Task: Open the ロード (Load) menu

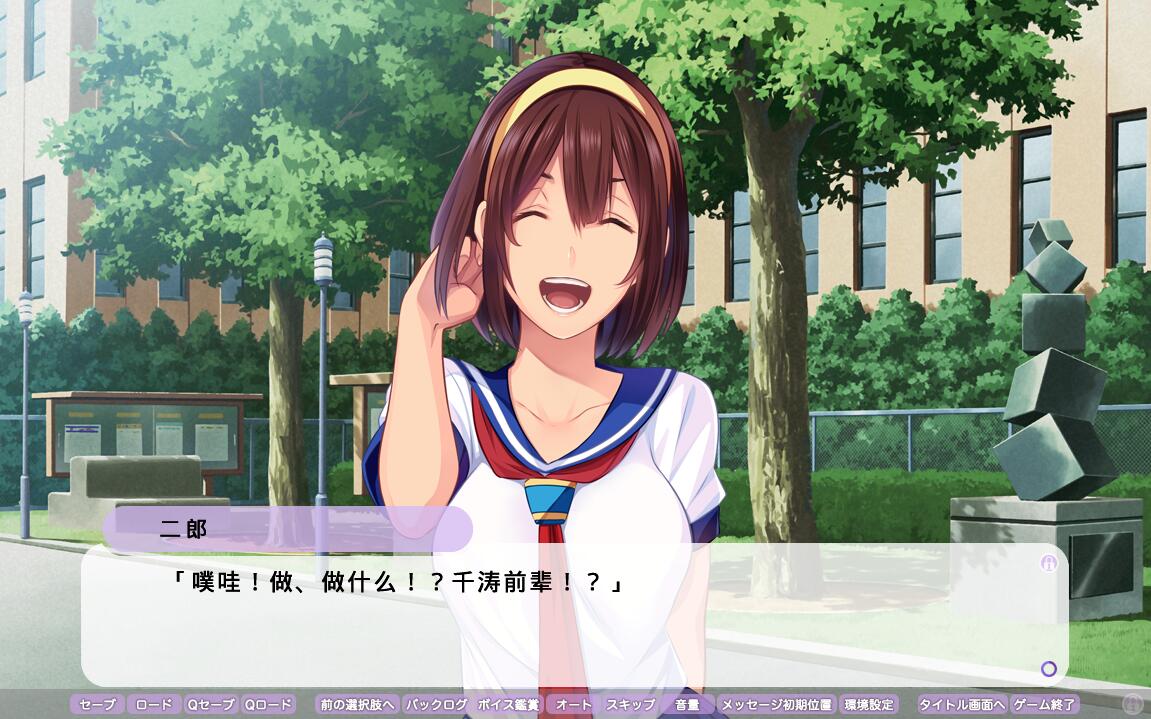Action: [x=154, y=704]
